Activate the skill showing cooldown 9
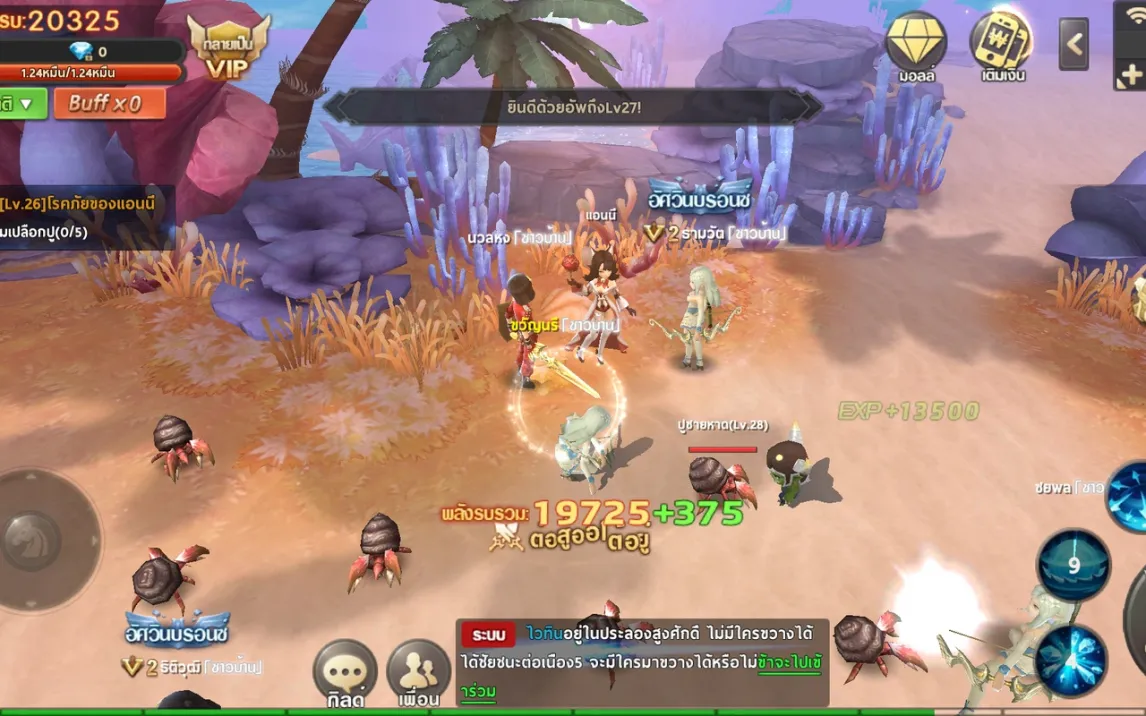 pyautogui.click(x=1073, y=565)
